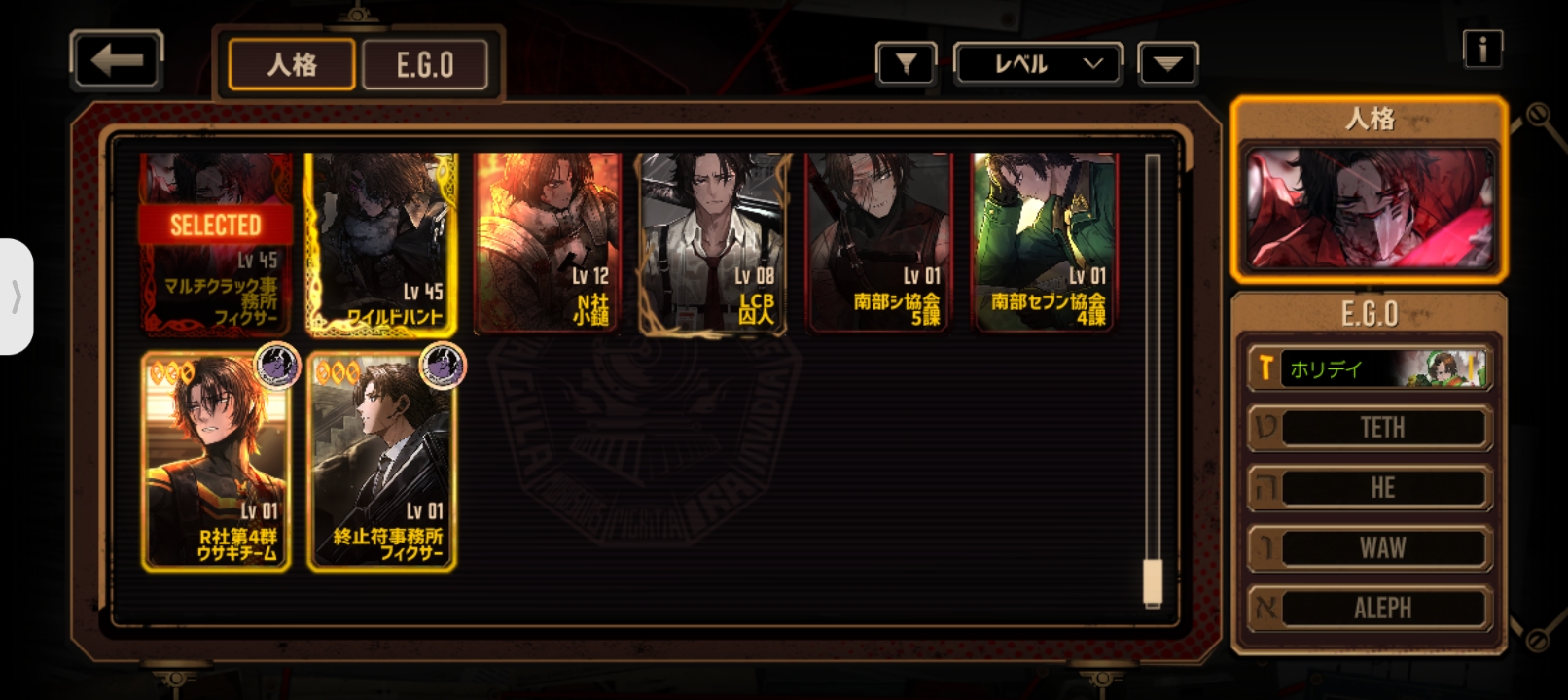Expand the side panel handle

point(16,297)
